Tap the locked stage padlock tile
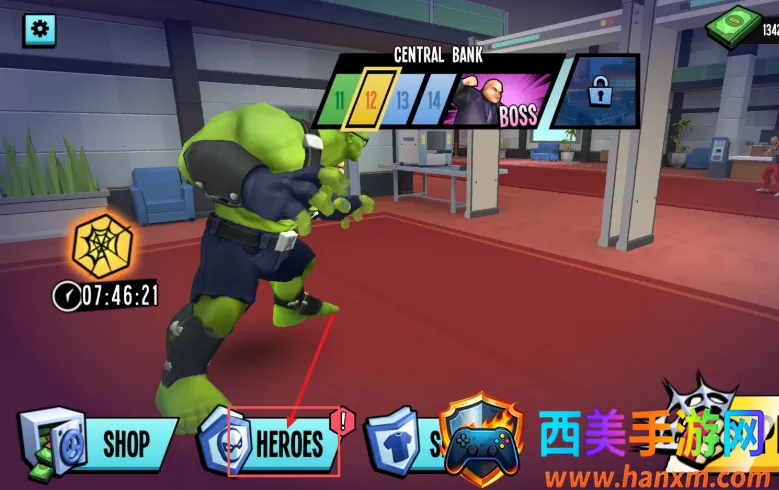Viewport: 779px width, 490px height. [x=598, y=94]
